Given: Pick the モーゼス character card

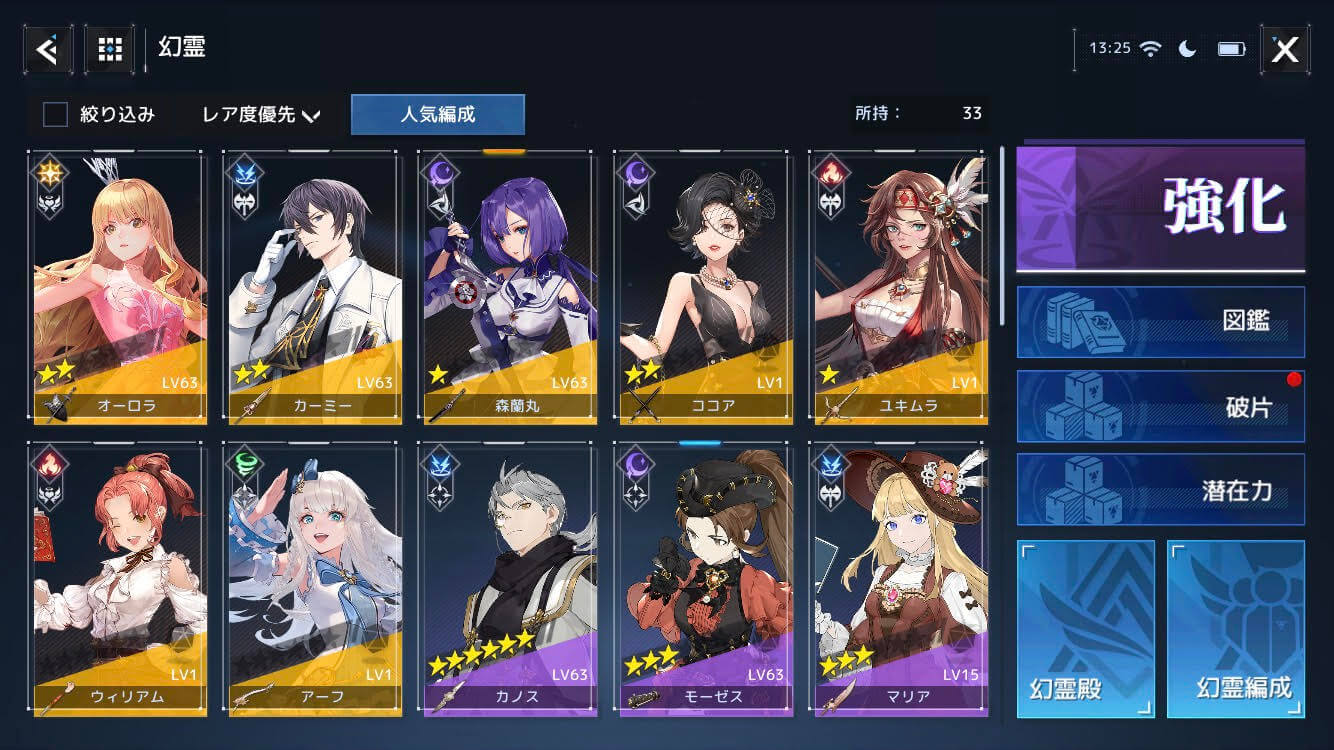Looking at the screenshot, I should 704,580.
